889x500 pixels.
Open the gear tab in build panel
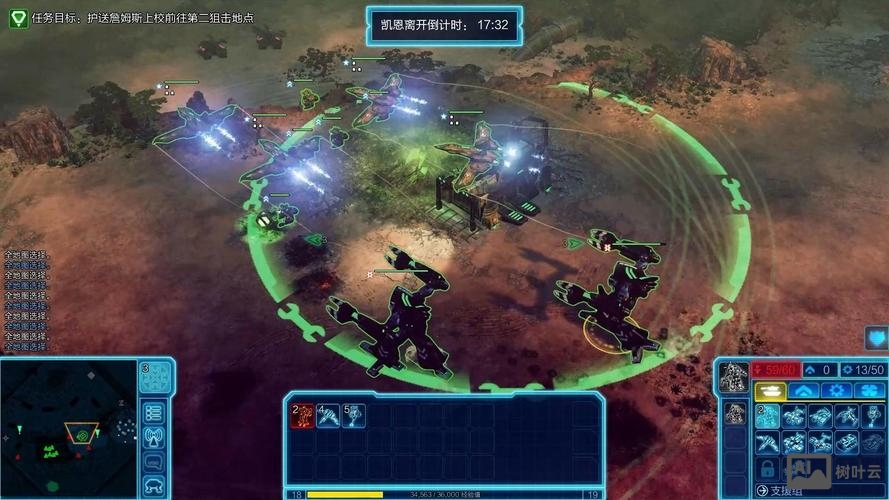[x=836, y=391]
